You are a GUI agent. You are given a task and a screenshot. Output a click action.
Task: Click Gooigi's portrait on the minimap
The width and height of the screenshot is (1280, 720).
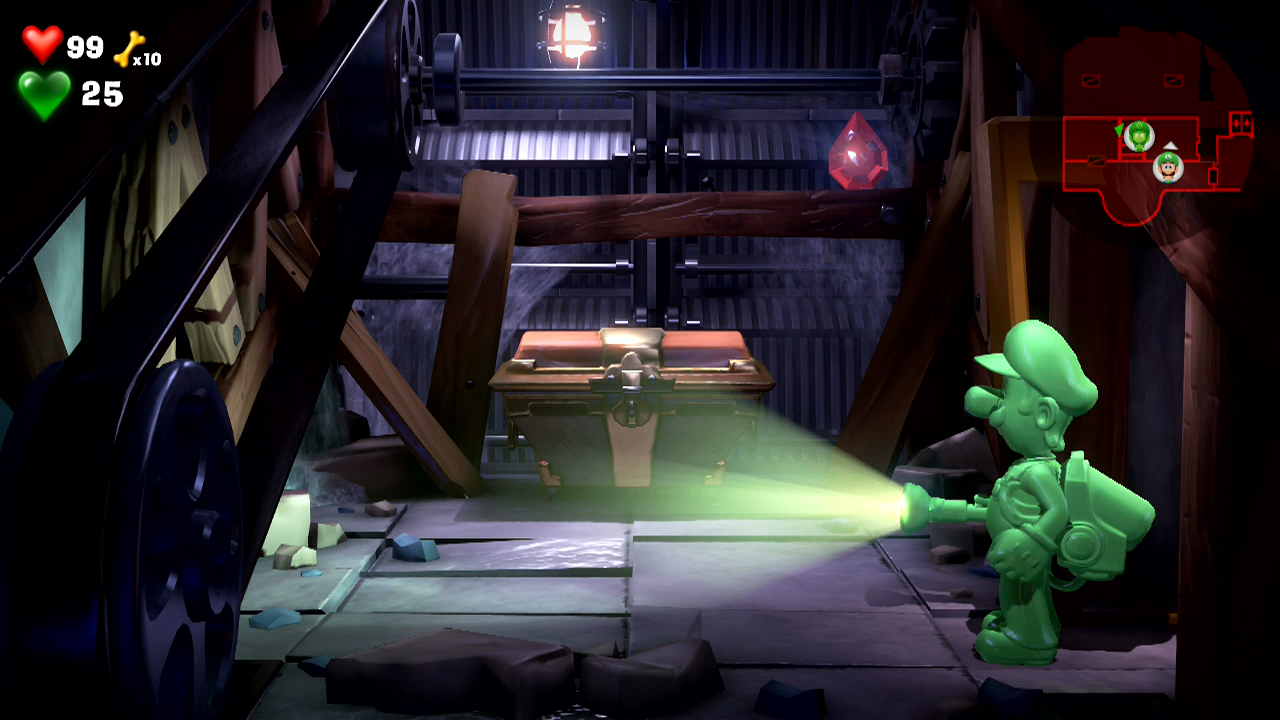(x=1138, y=137)
